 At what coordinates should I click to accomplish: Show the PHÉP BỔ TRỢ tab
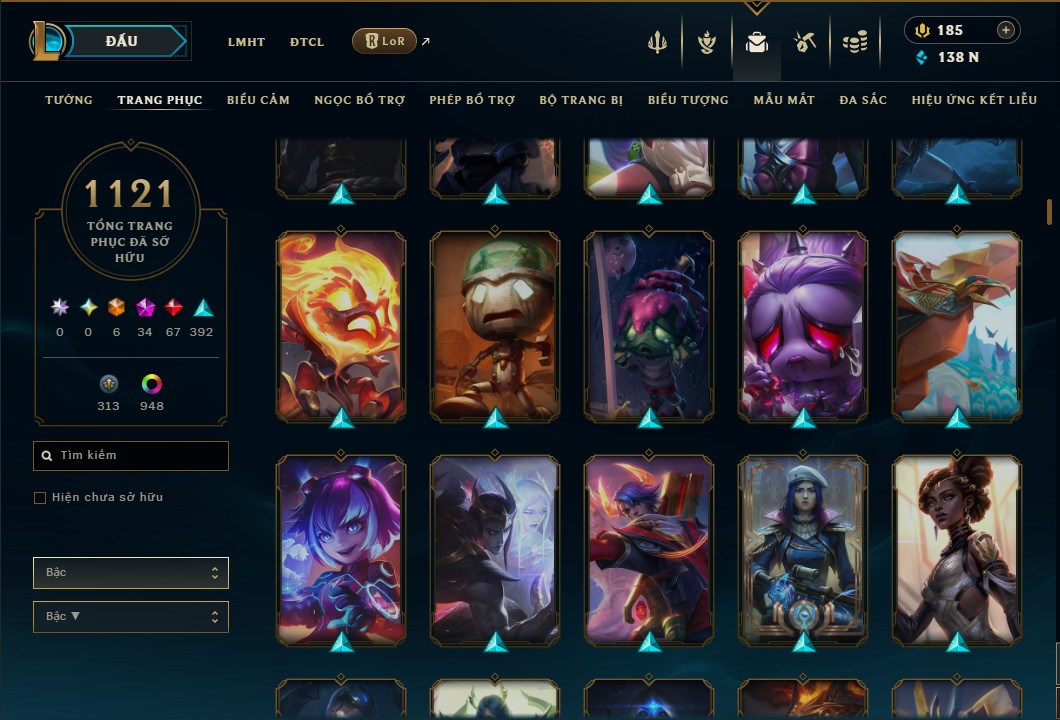point(472,100)
